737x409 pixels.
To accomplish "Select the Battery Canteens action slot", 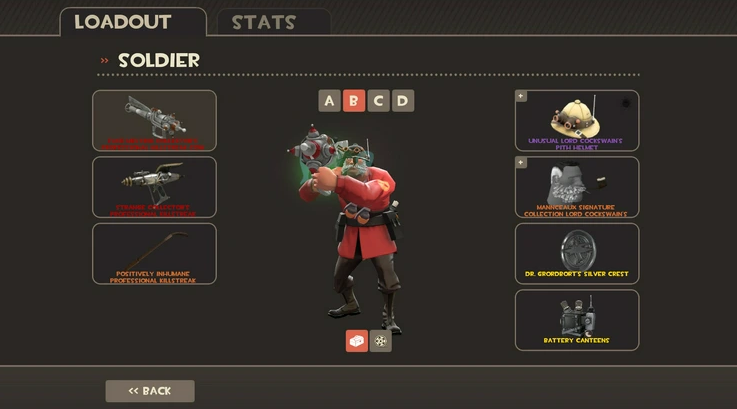I will point(577,320).
